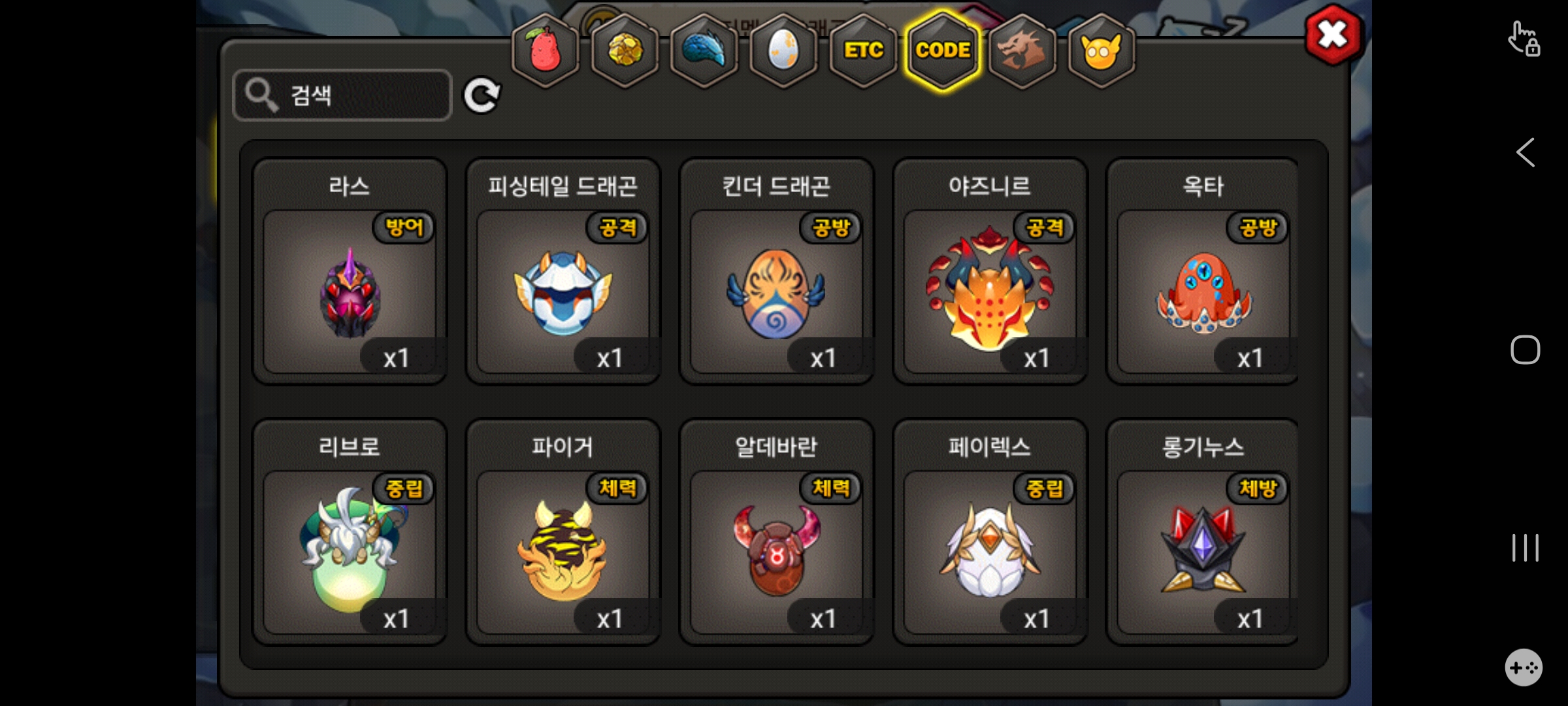
Task: Select the CODE tab
Action: 943,50
